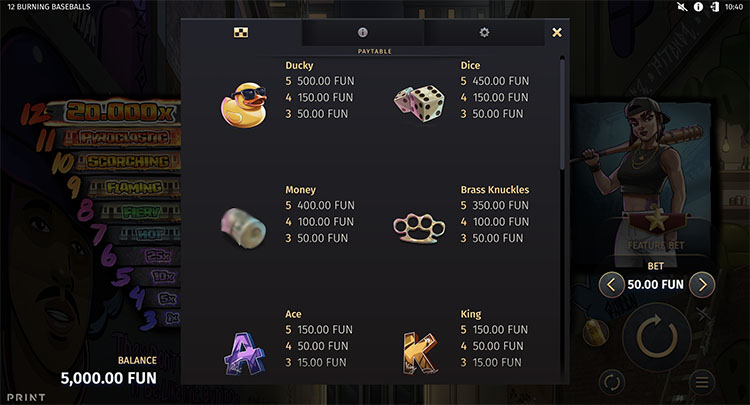This screenshot has height=405, width=750.
Task: Spin the reels with the round arrow button
Action: coord(656,339)
